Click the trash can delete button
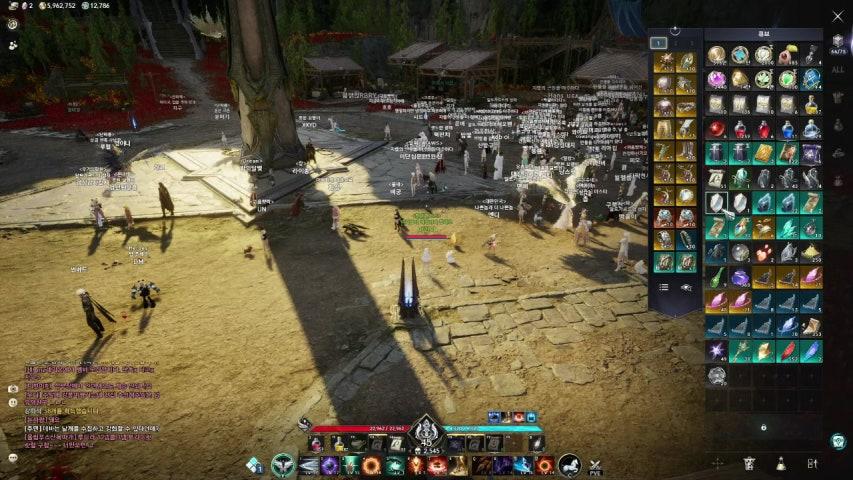The image size is (853, 480). 749,463
